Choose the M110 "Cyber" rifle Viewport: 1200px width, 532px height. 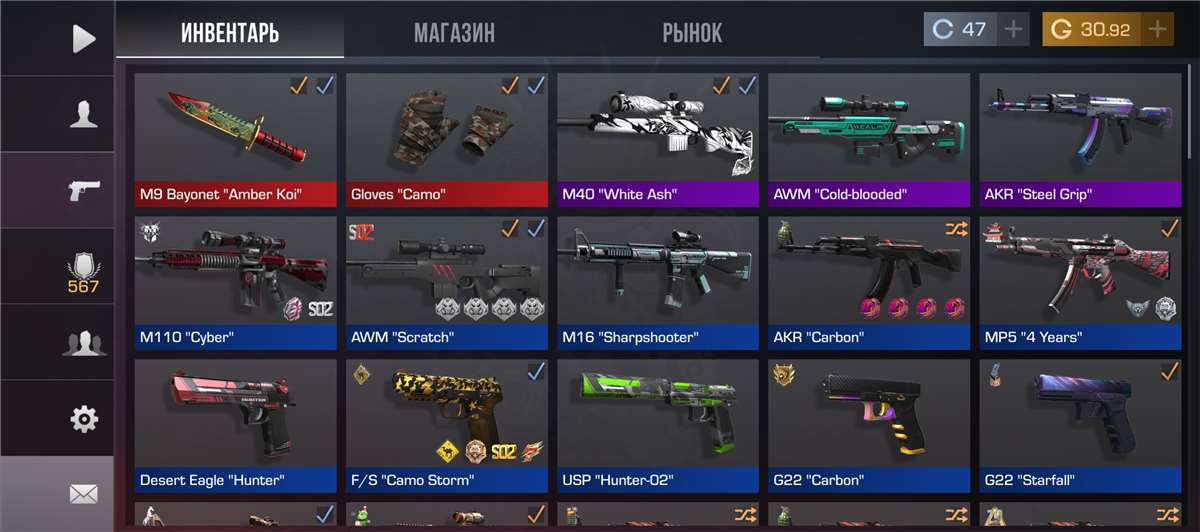(235, 282)
